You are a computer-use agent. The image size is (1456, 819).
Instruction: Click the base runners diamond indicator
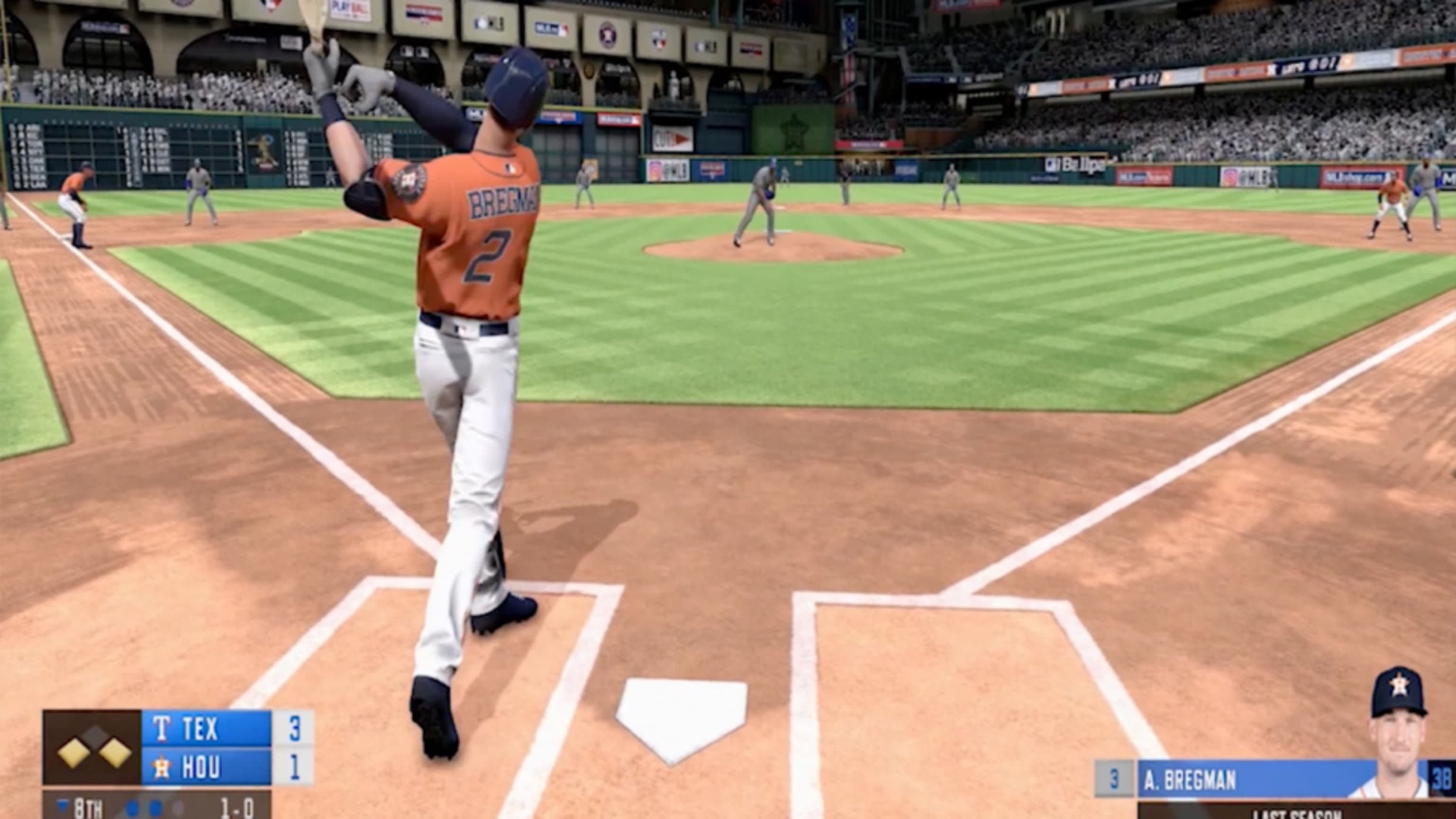(93, 748)
